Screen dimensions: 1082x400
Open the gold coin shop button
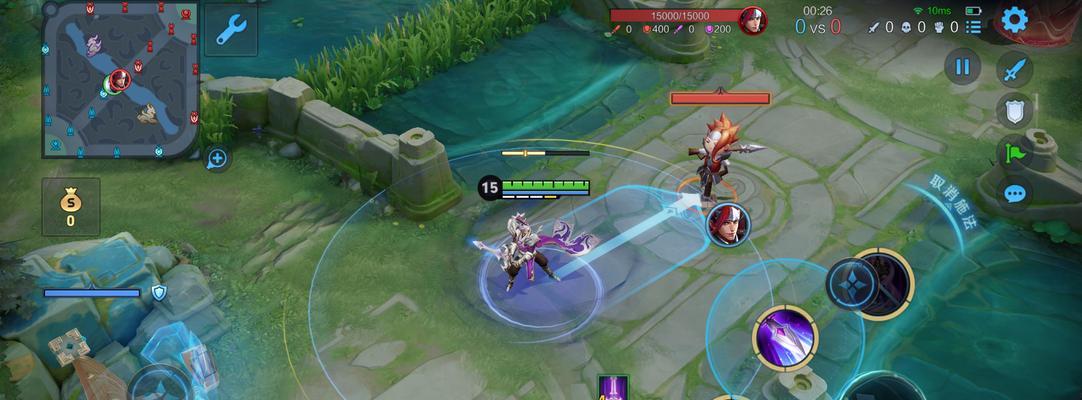point(70,206)
